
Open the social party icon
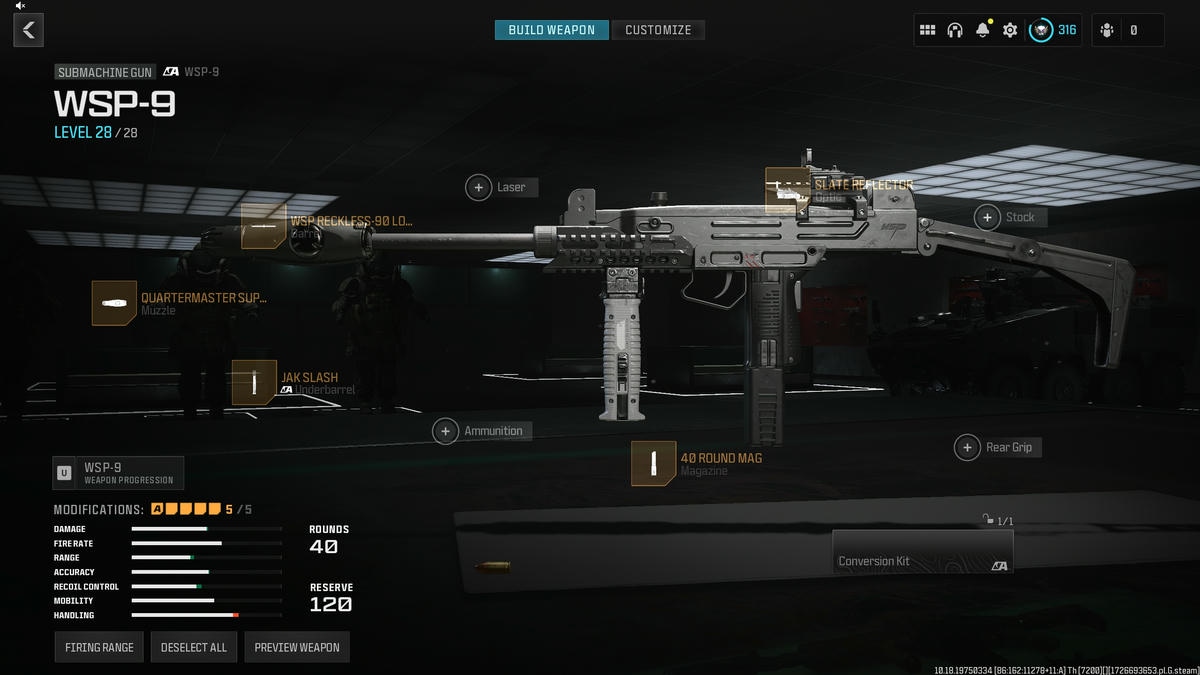1107,30
